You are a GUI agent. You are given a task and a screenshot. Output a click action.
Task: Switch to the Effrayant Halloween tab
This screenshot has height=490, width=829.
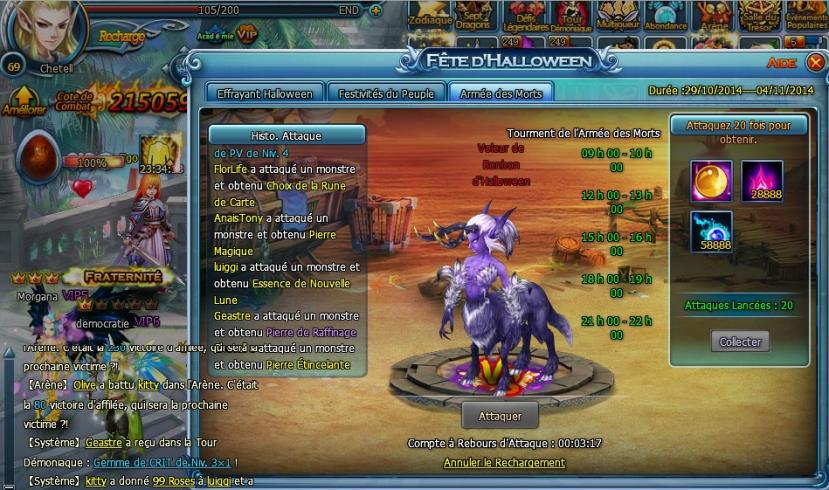tap(265, 94)
